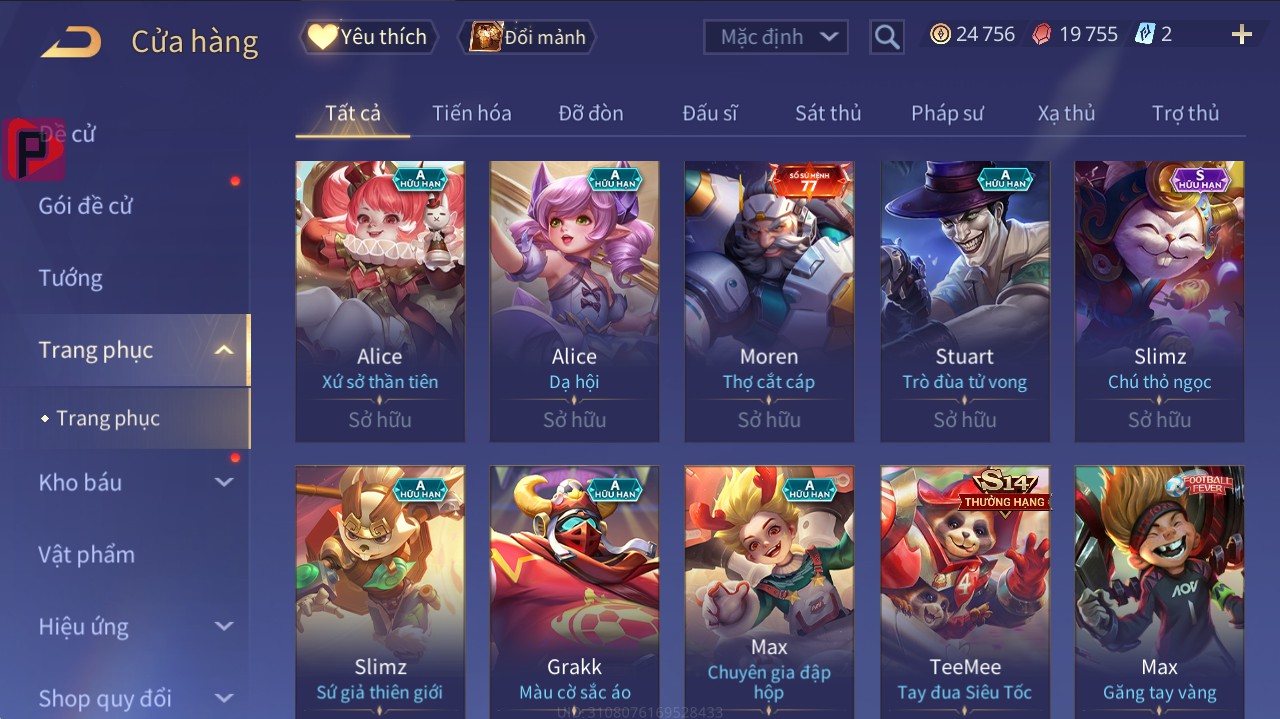The height and width of the screenshot is (719, 1280).
Task: Click the magnifying glass search button
Action: click(x=886, y=37)
